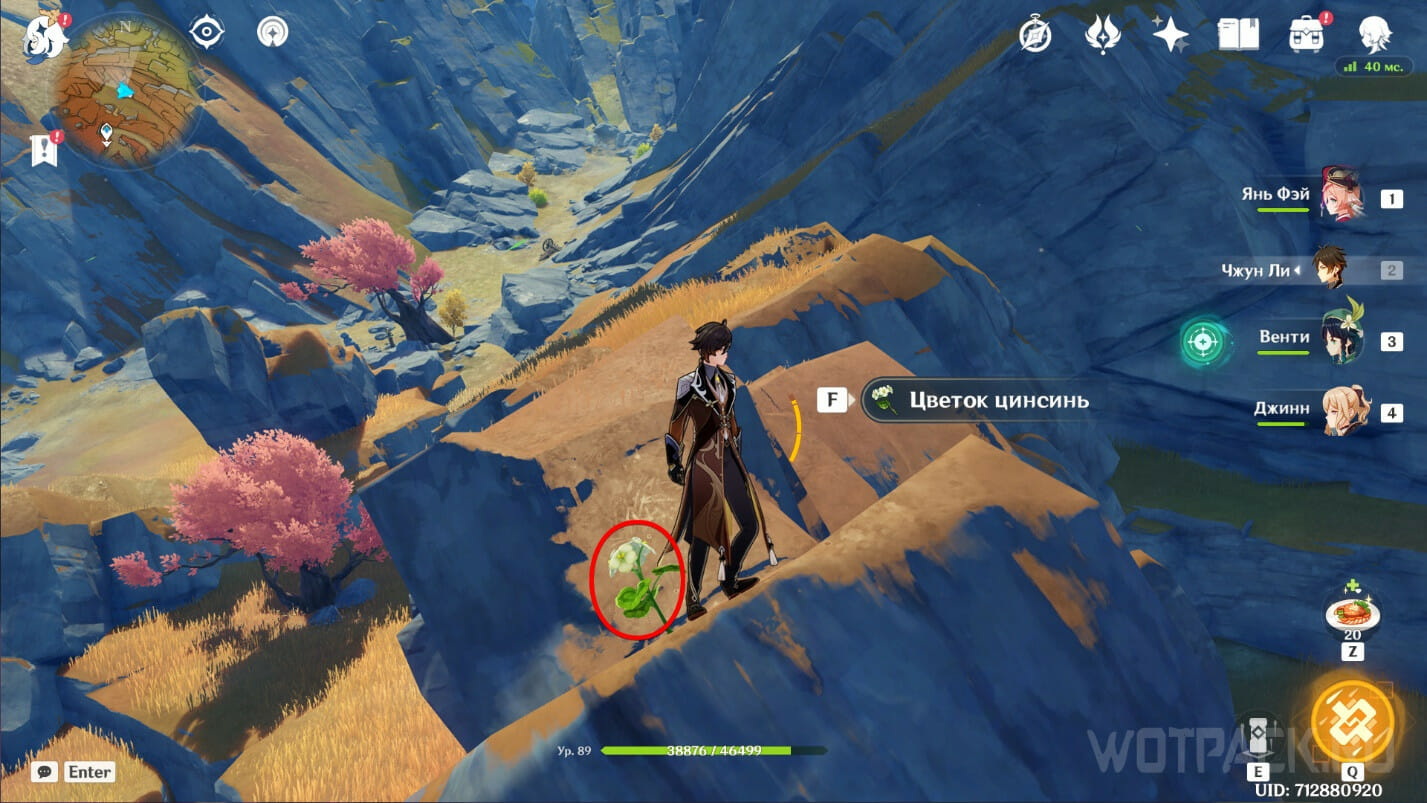
Task: Switch to party member Янь Фэй
Action: [x=1339, y=197]
